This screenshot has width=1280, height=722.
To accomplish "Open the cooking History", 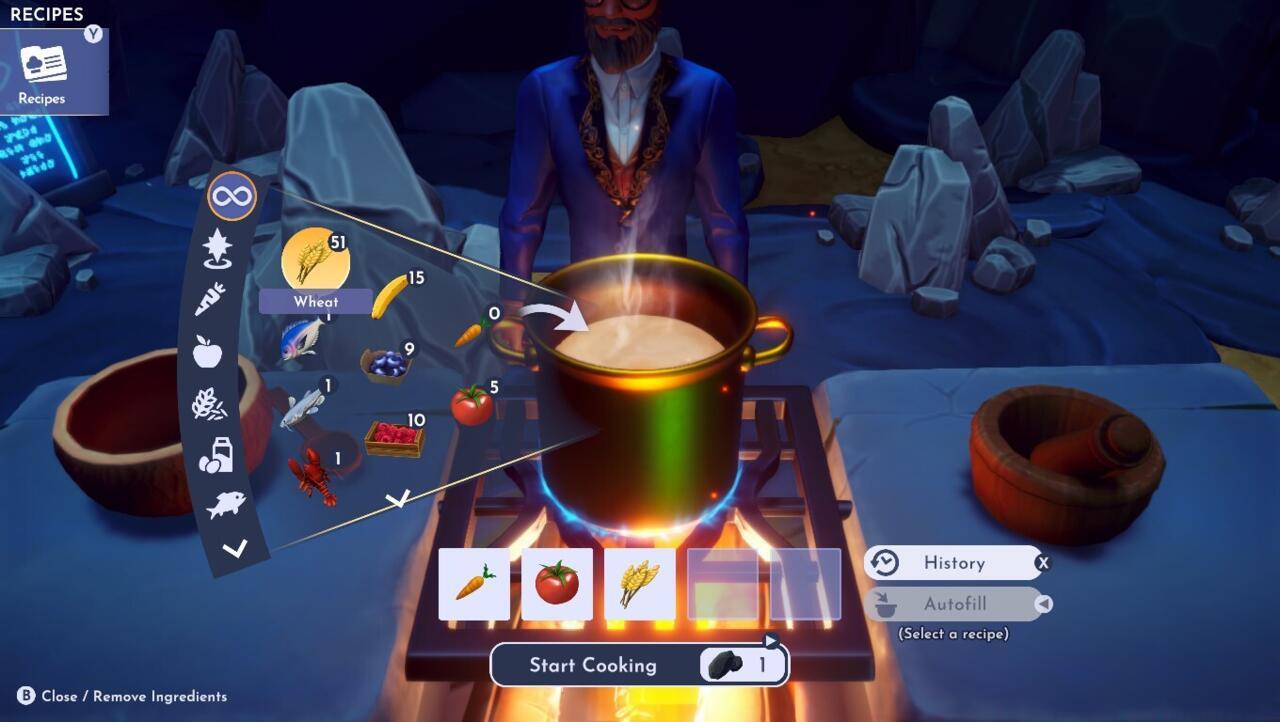I will click(953, 563).
